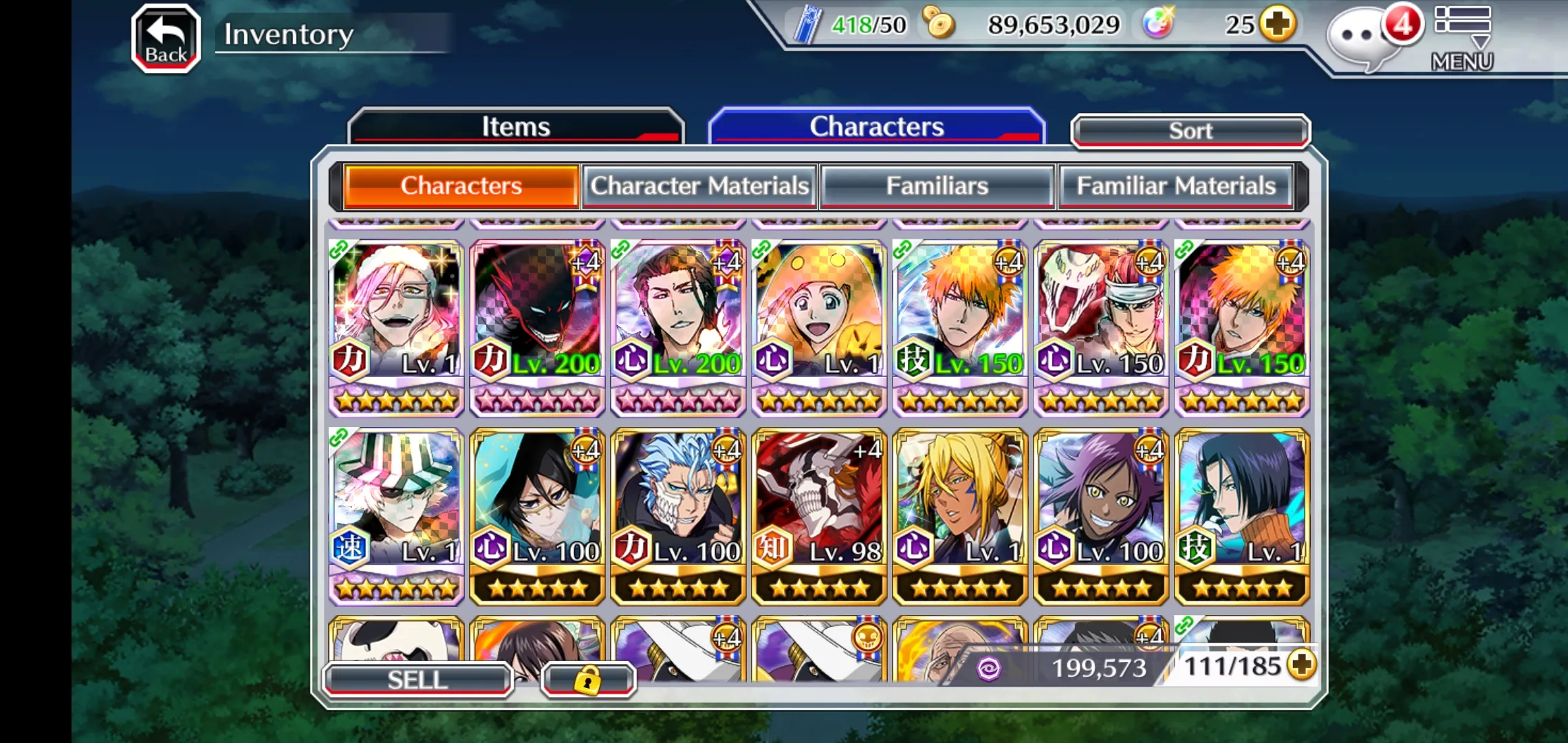Add spirit orbs with the plus button
Image resolution: width=1568 pixels, height=743 pixels.
point(1278,25)
